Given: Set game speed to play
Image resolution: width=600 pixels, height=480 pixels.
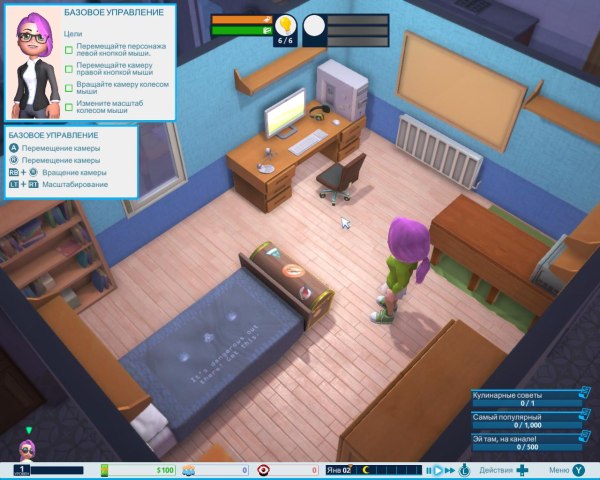Looking at the screenshot, I should [437, 469].
